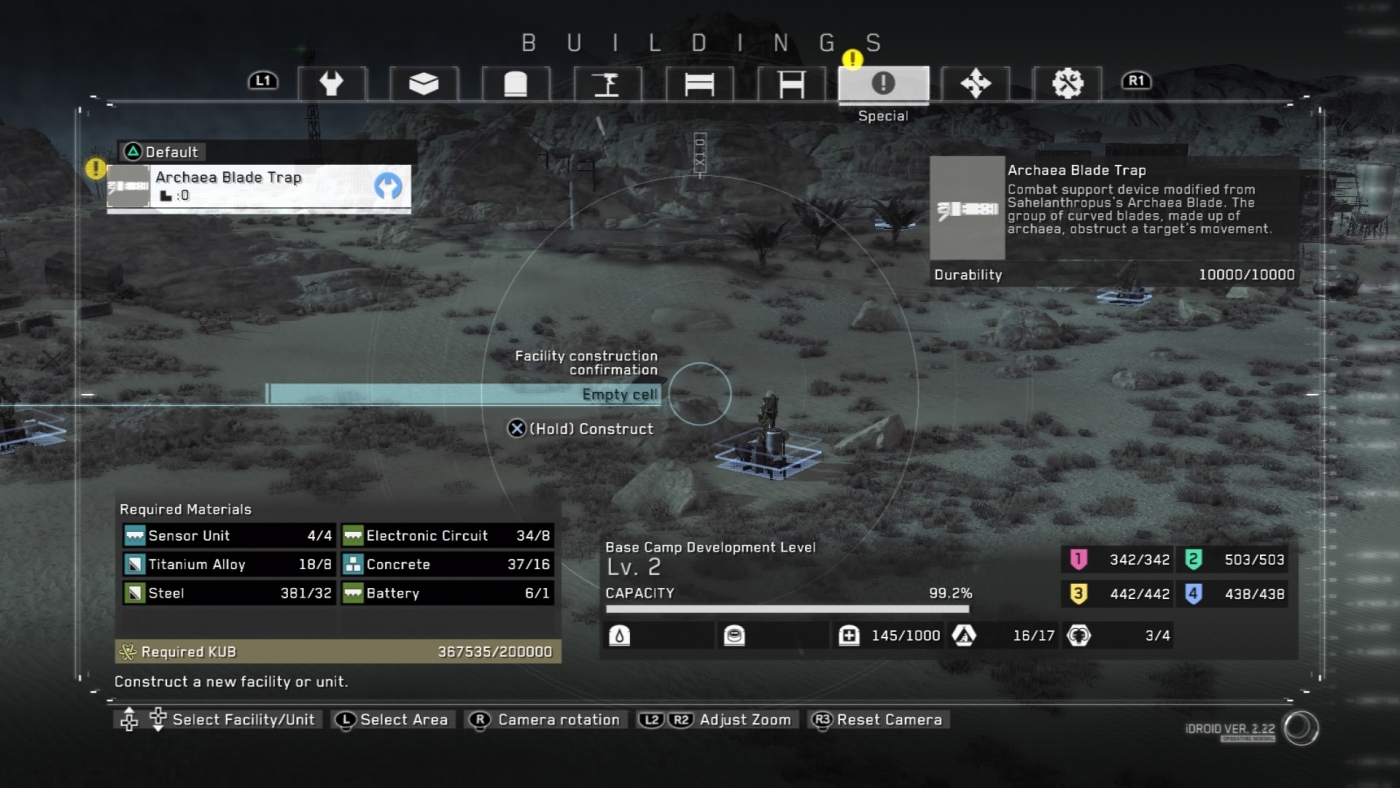Viewport: 1400px width, 788px height.
Task: Hold Construct to confirm facility placement
Action: pyautogui.click(x=583, y=428)
